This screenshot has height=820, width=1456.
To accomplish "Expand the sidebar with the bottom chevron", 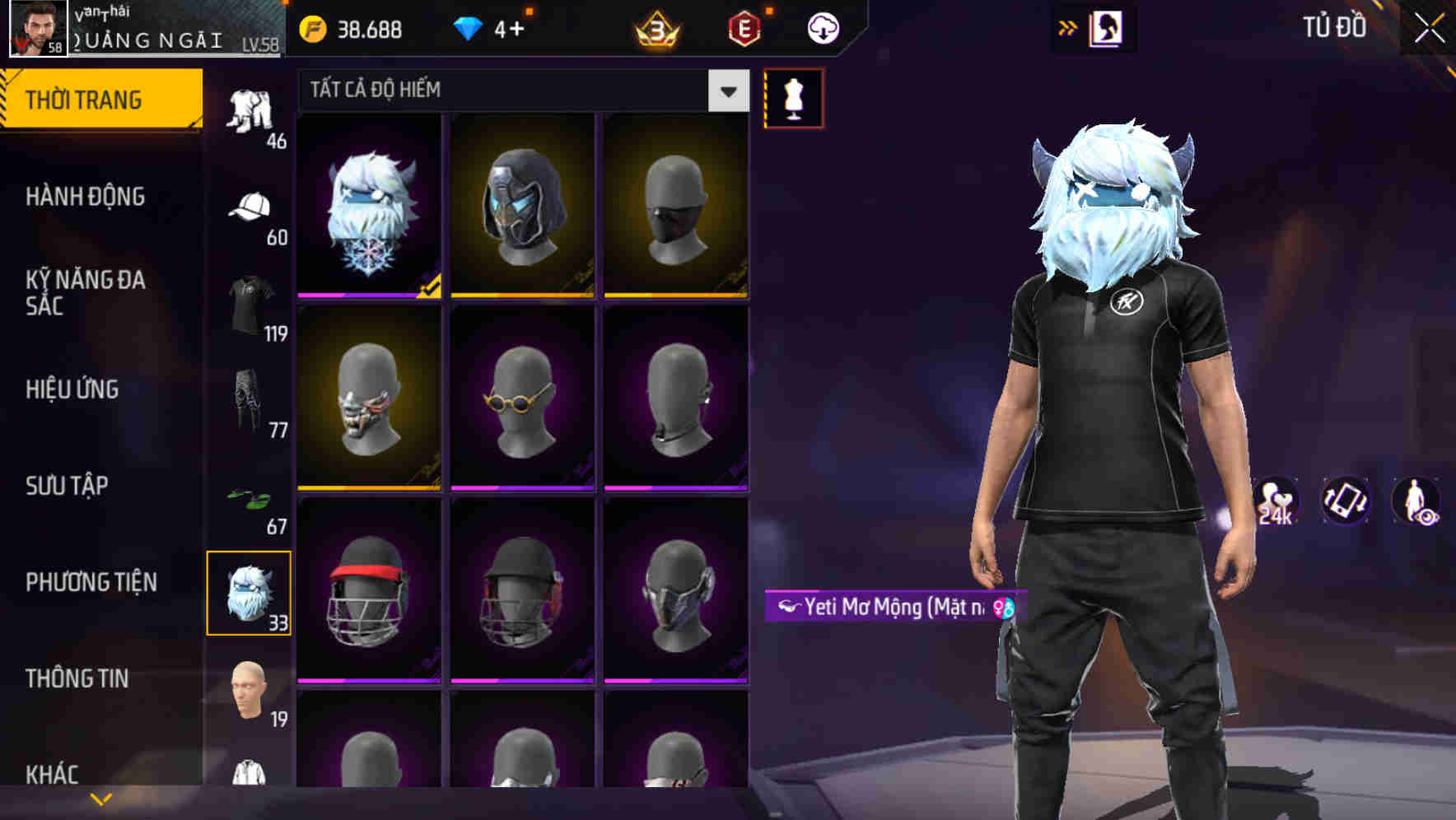I will [100, 797].
